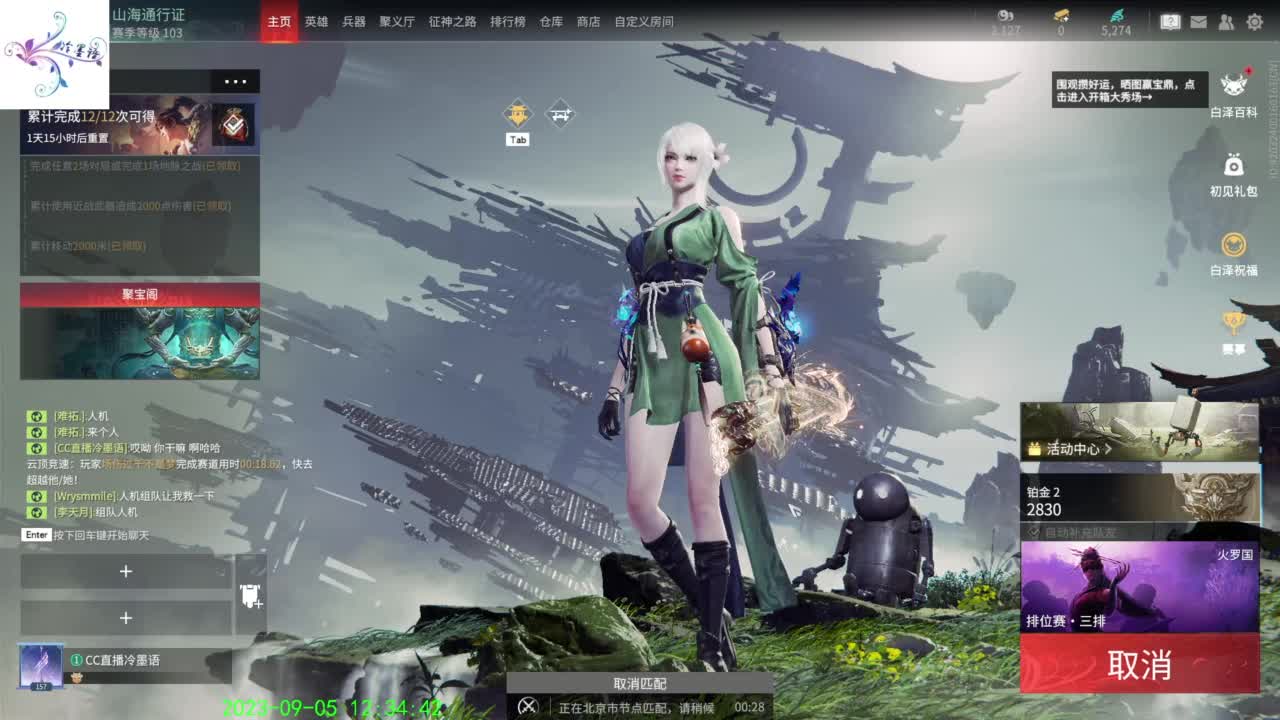Check the mail envelope icon
This screenshot has height=720, width=1280.
coord(1196,20)
